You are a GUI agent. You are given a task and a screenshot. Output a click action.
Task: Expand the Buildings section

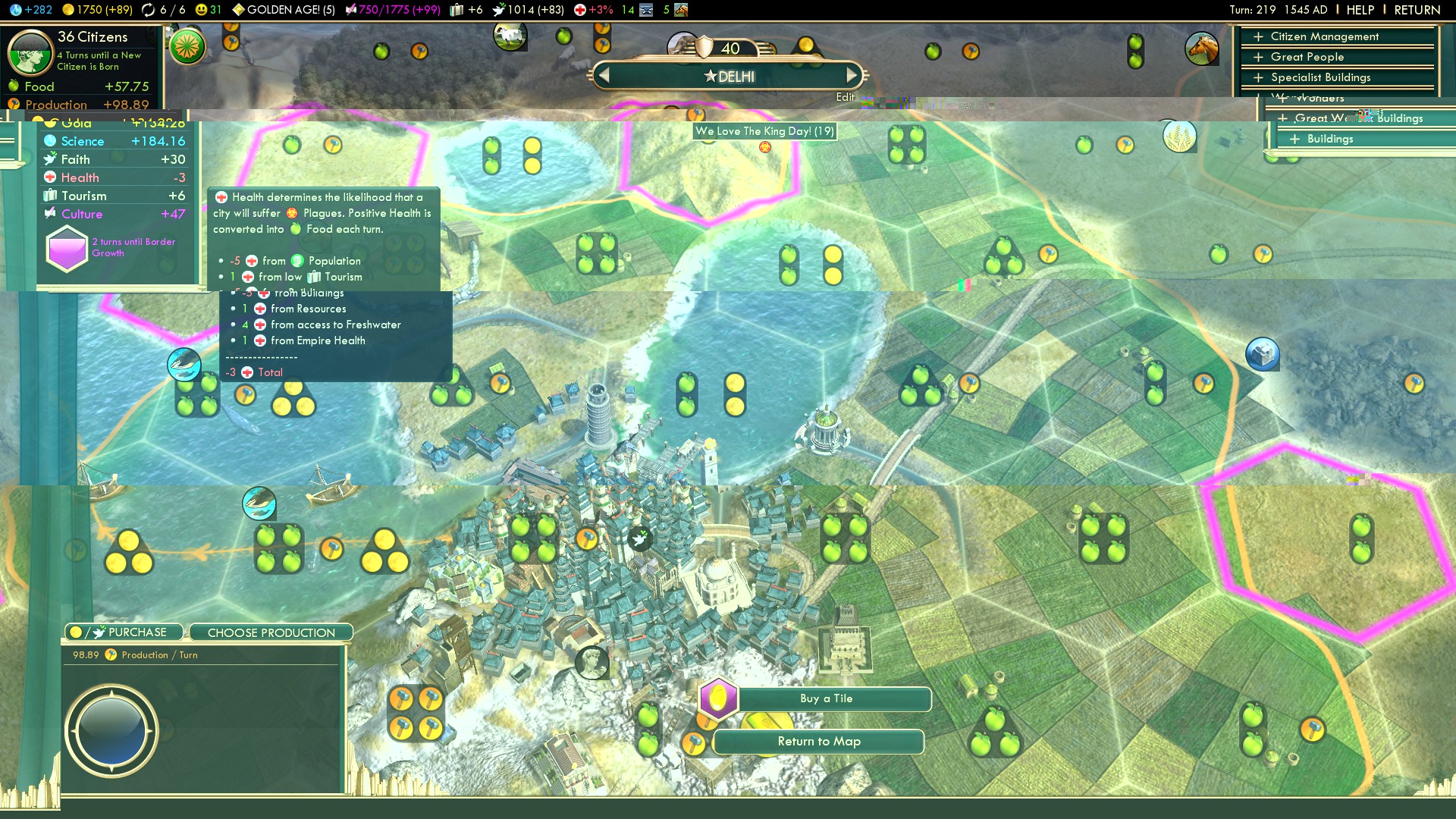1329,139
